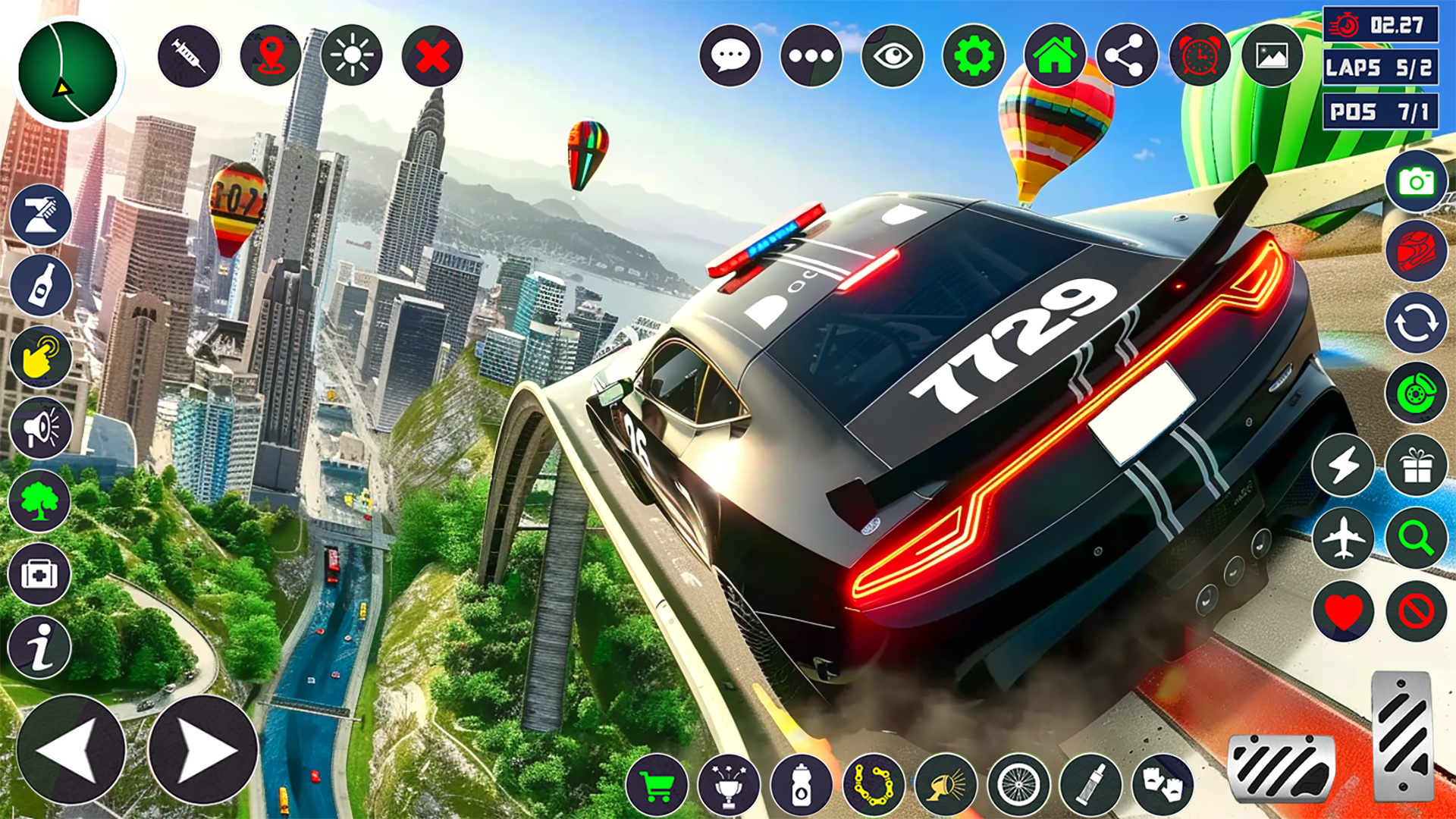Open the red alarm clock icon
This screenshot has height=819, width=1456.
click(1200, 56)
